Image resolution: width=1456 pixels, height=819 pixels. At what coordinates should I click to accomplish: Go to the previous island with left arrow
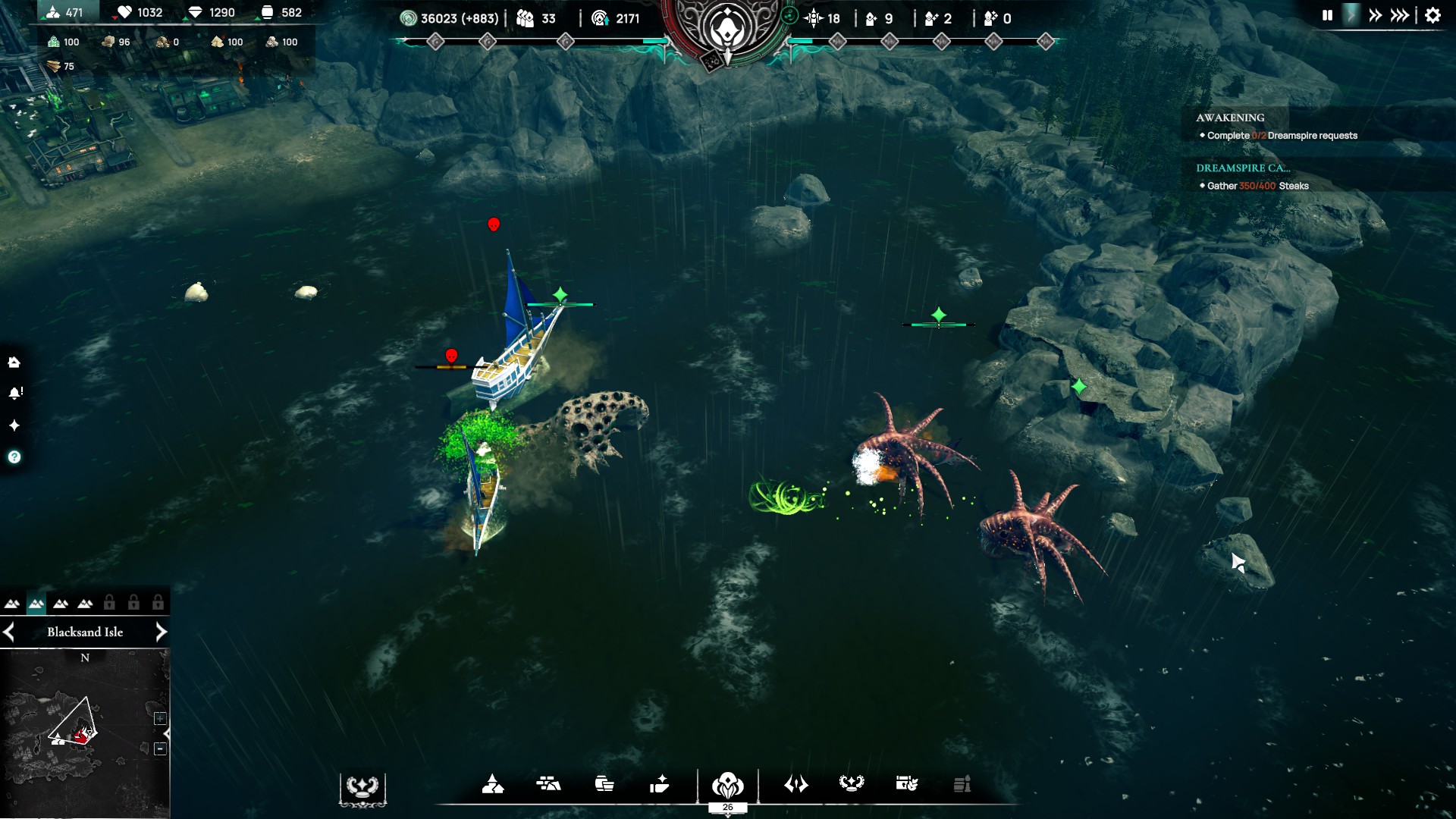[x=9, y=632]
